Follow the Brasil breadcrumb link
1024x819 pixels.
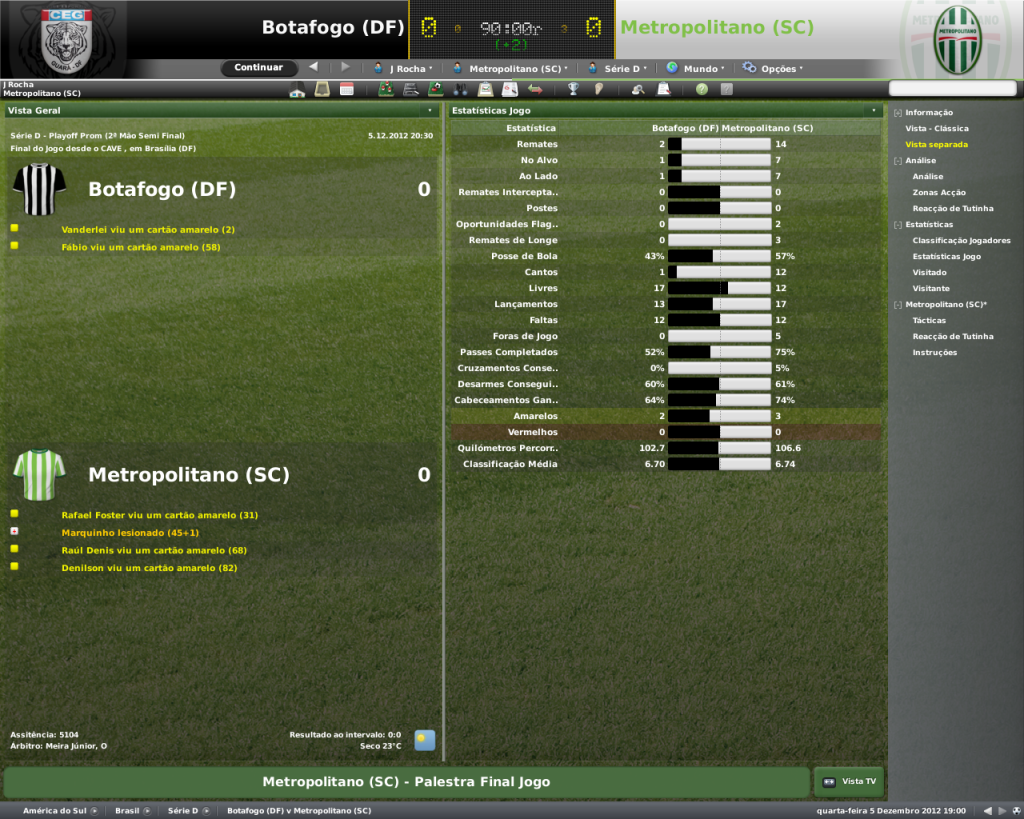(127, 811)
